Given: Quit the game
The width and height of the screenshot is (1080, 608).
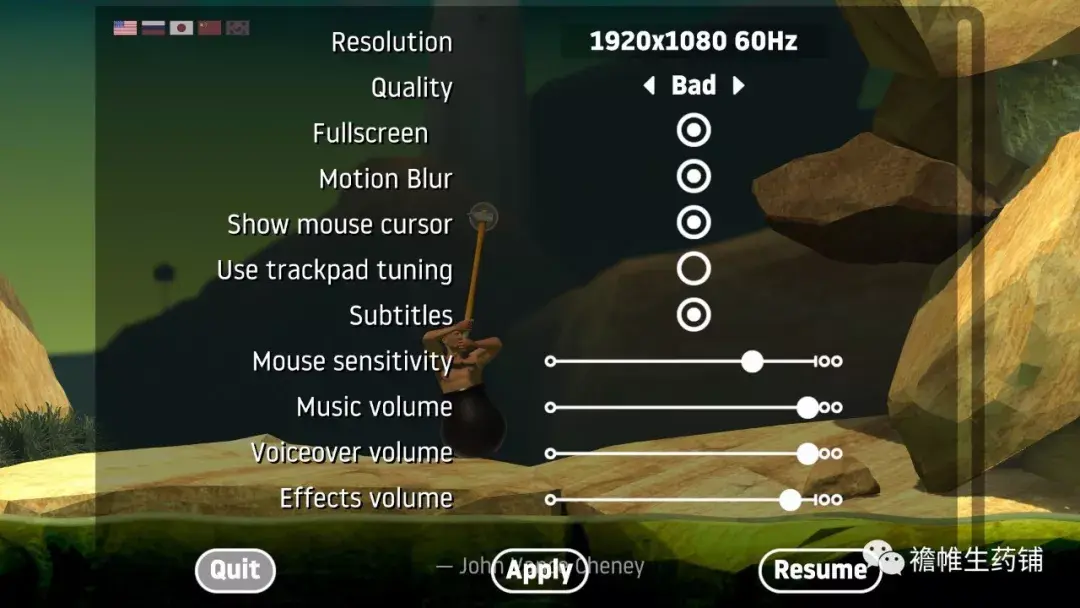Looking at the screenshot, I should [235, 570].
